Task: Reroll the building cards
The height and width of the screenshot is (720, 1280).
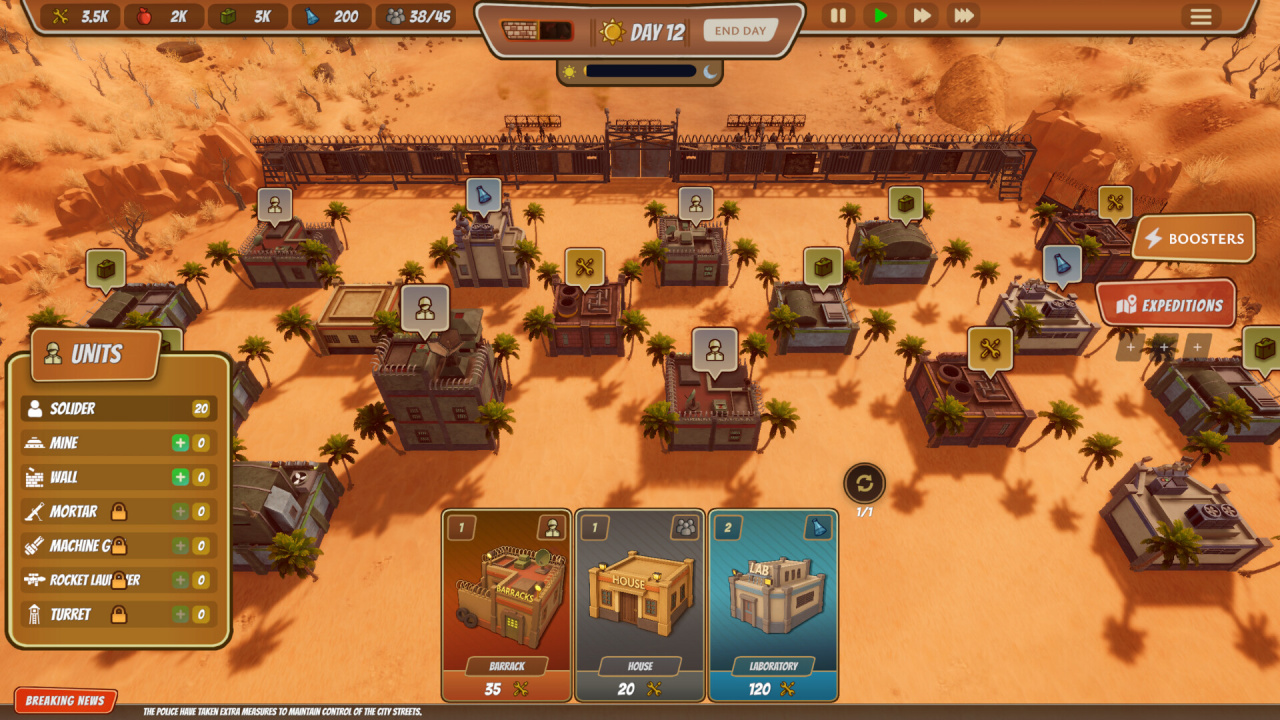Action: pos(864,484)
